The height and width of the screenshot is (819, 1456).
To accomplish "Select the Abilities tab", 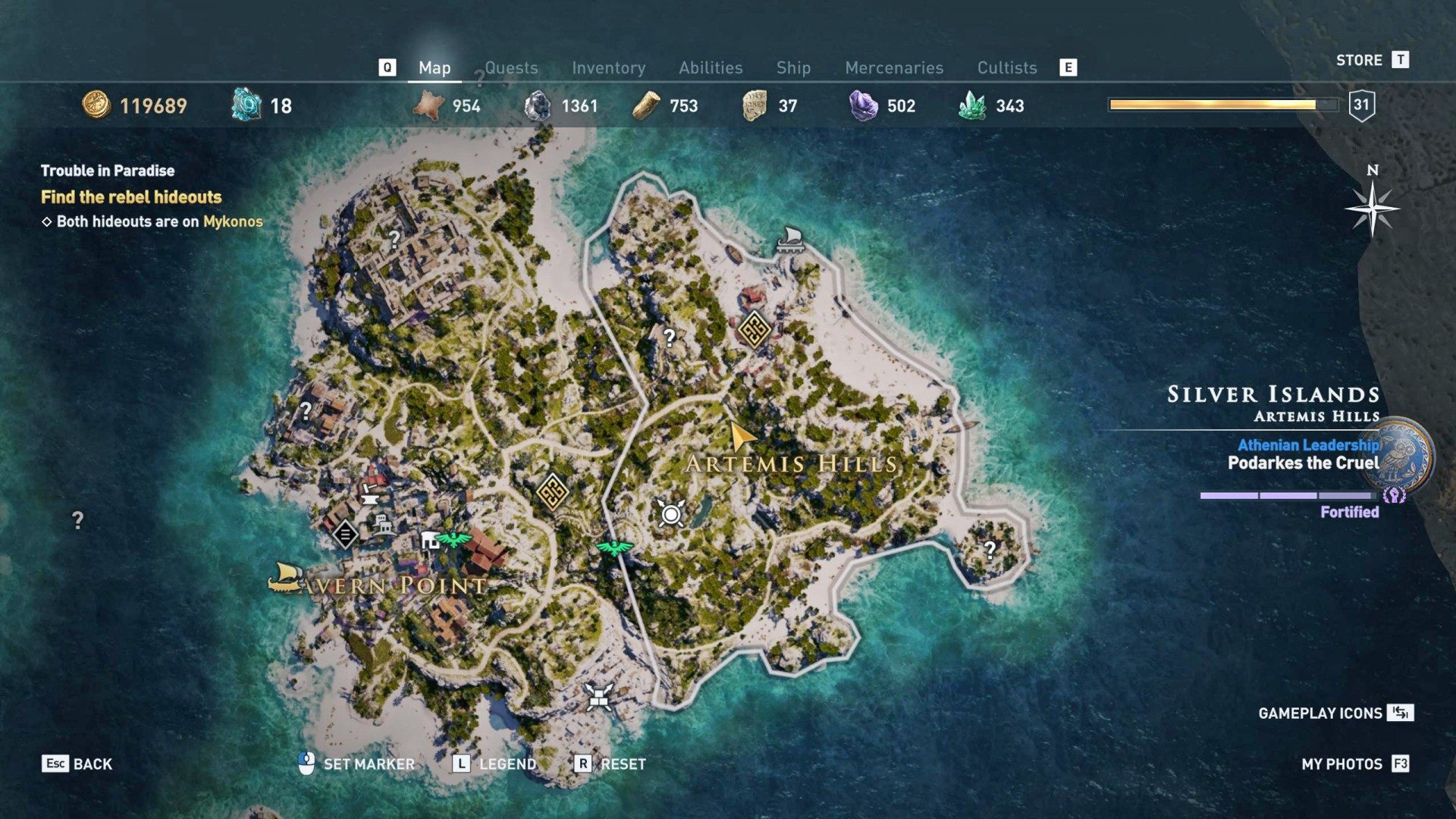I will [711, 68].
